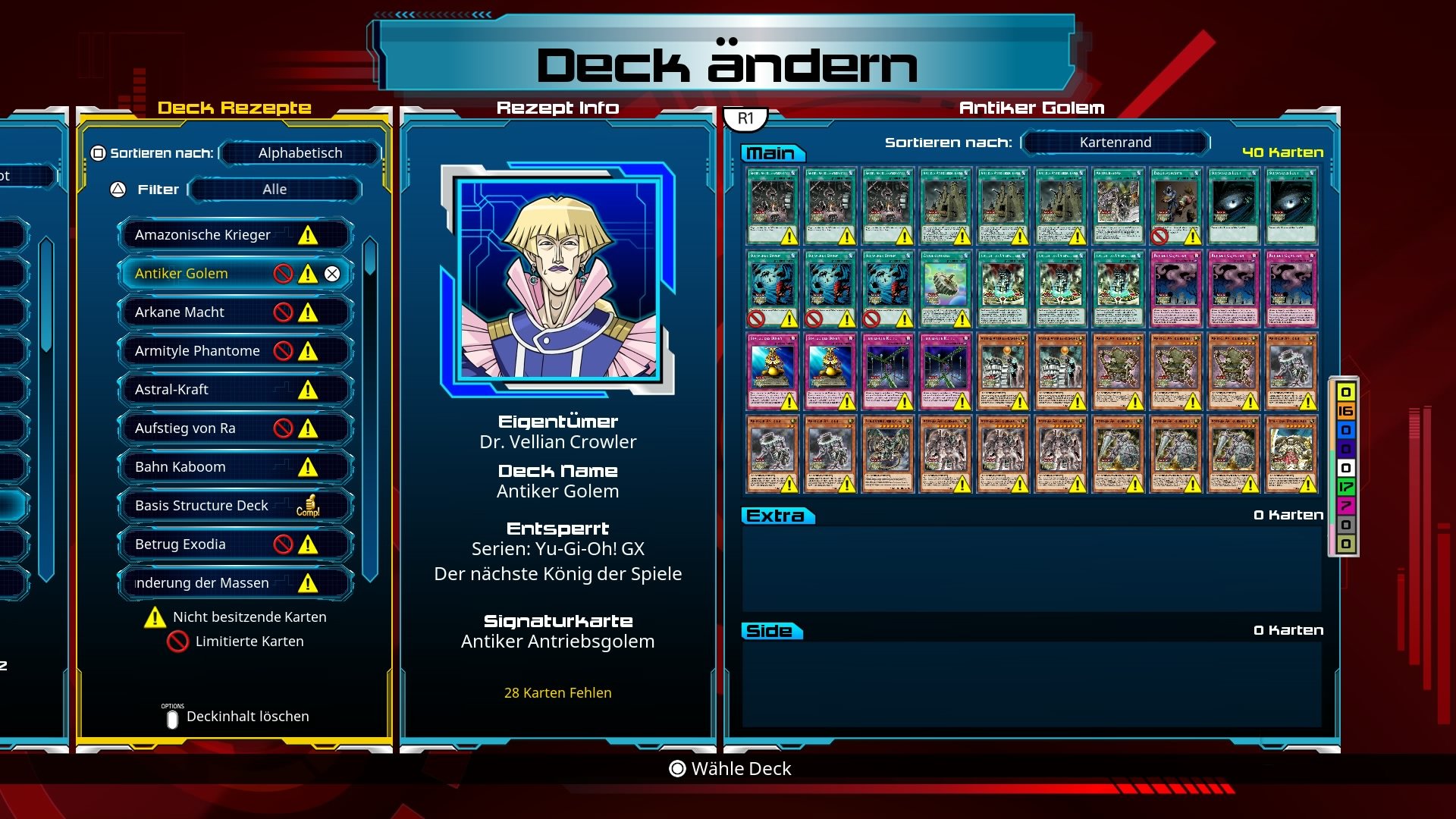
Task: Click the green 17 swatch in the level bar
Action: pyautogui.click(x=1346, y=488)
